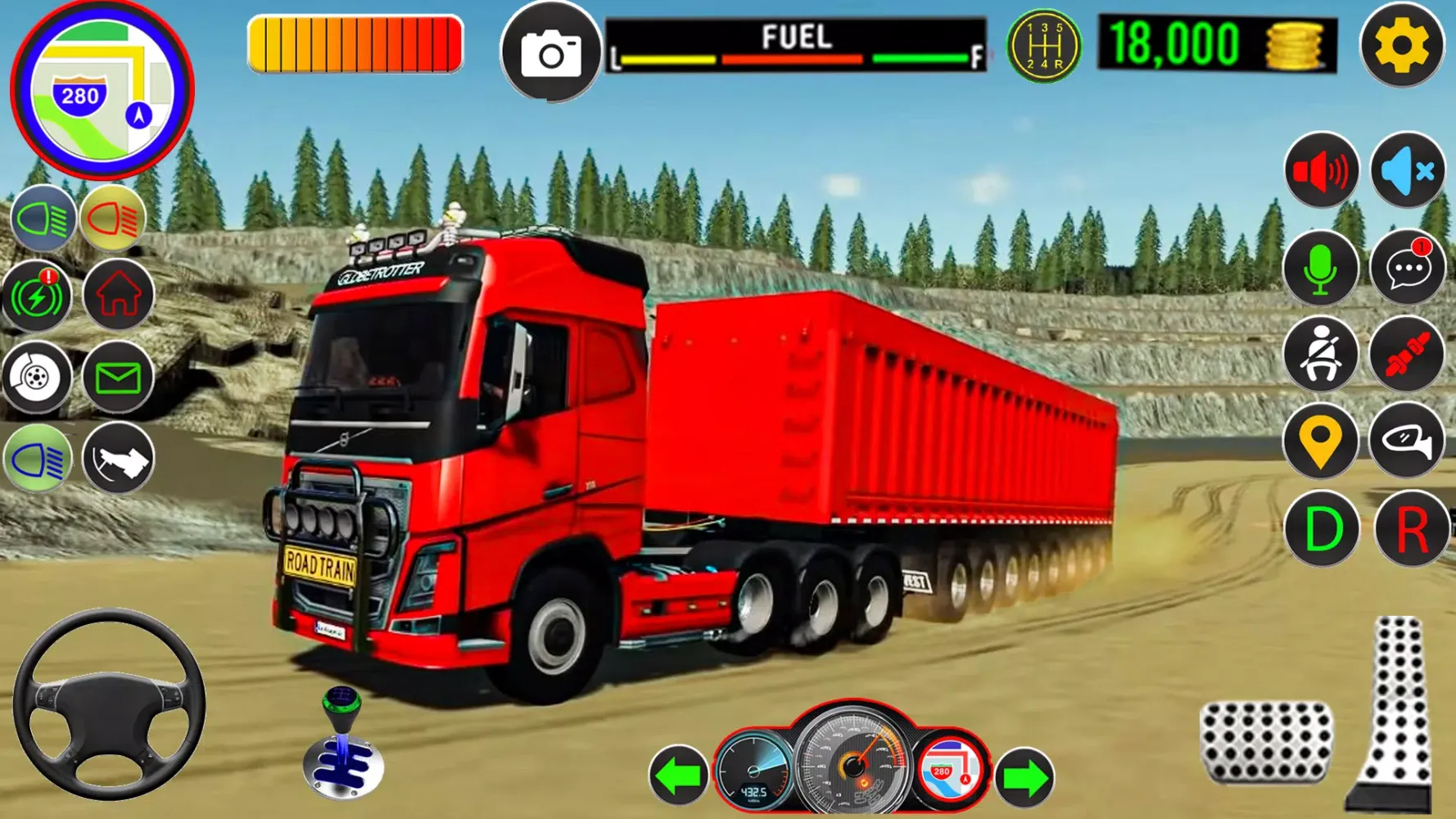The image size is (1456, 819).
Task: Toggle the side mirror view
Action: click(x=1407, y=441)
